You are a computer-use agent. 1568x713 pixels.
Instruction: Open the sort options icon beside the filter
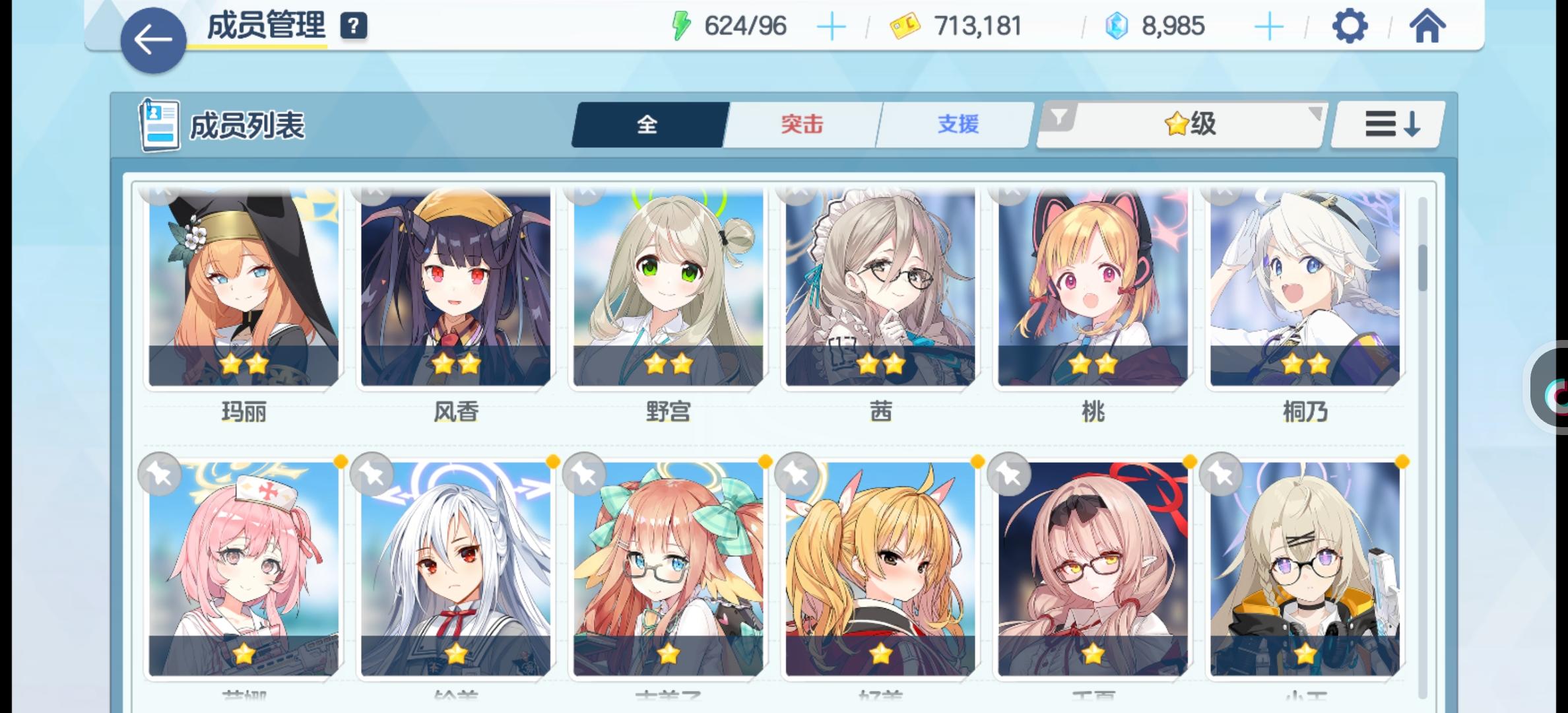tap(1387, 124)
